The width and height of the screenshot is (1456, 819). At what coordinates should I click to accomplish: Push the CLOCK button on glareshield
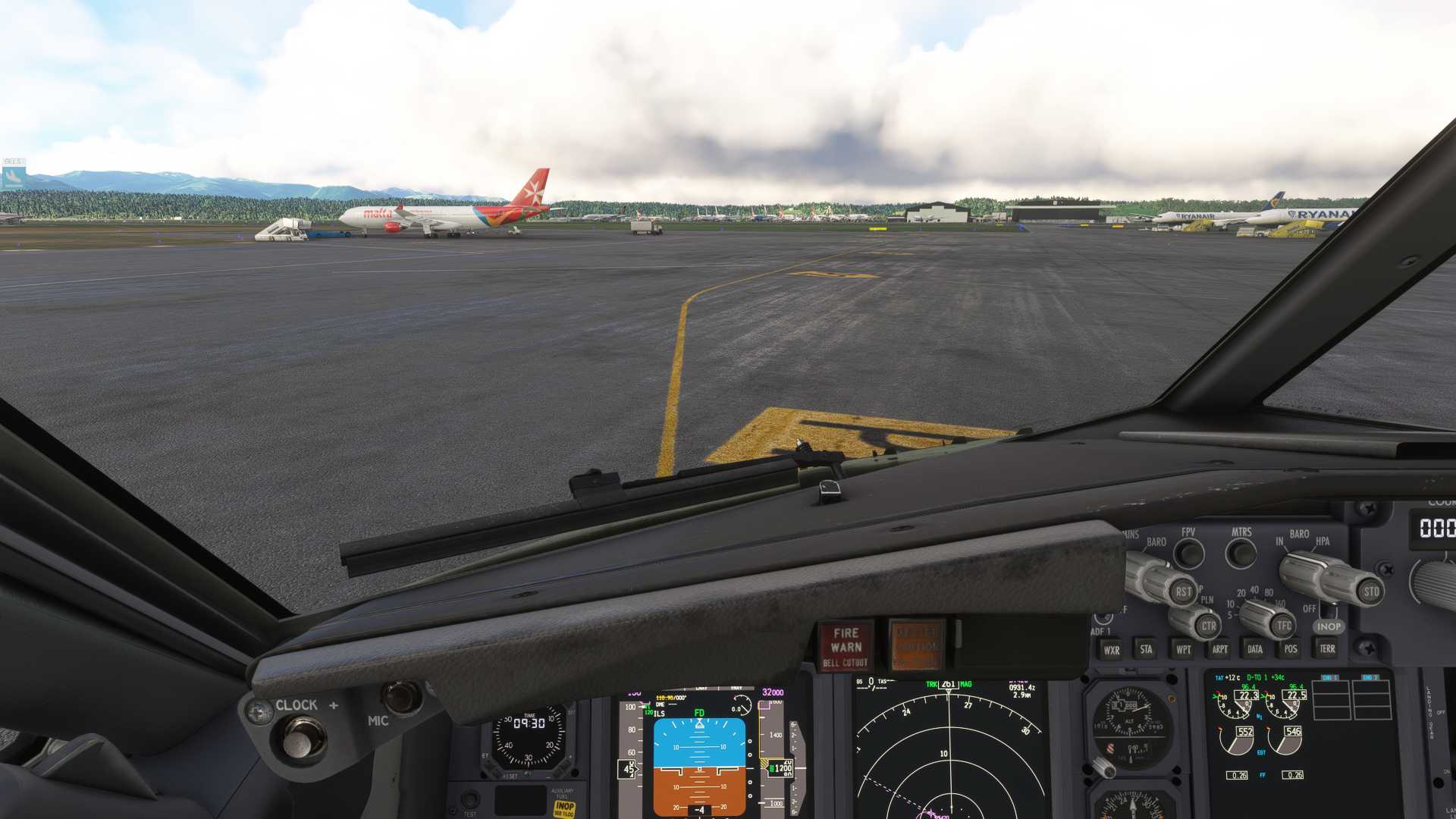coord(304,737)
